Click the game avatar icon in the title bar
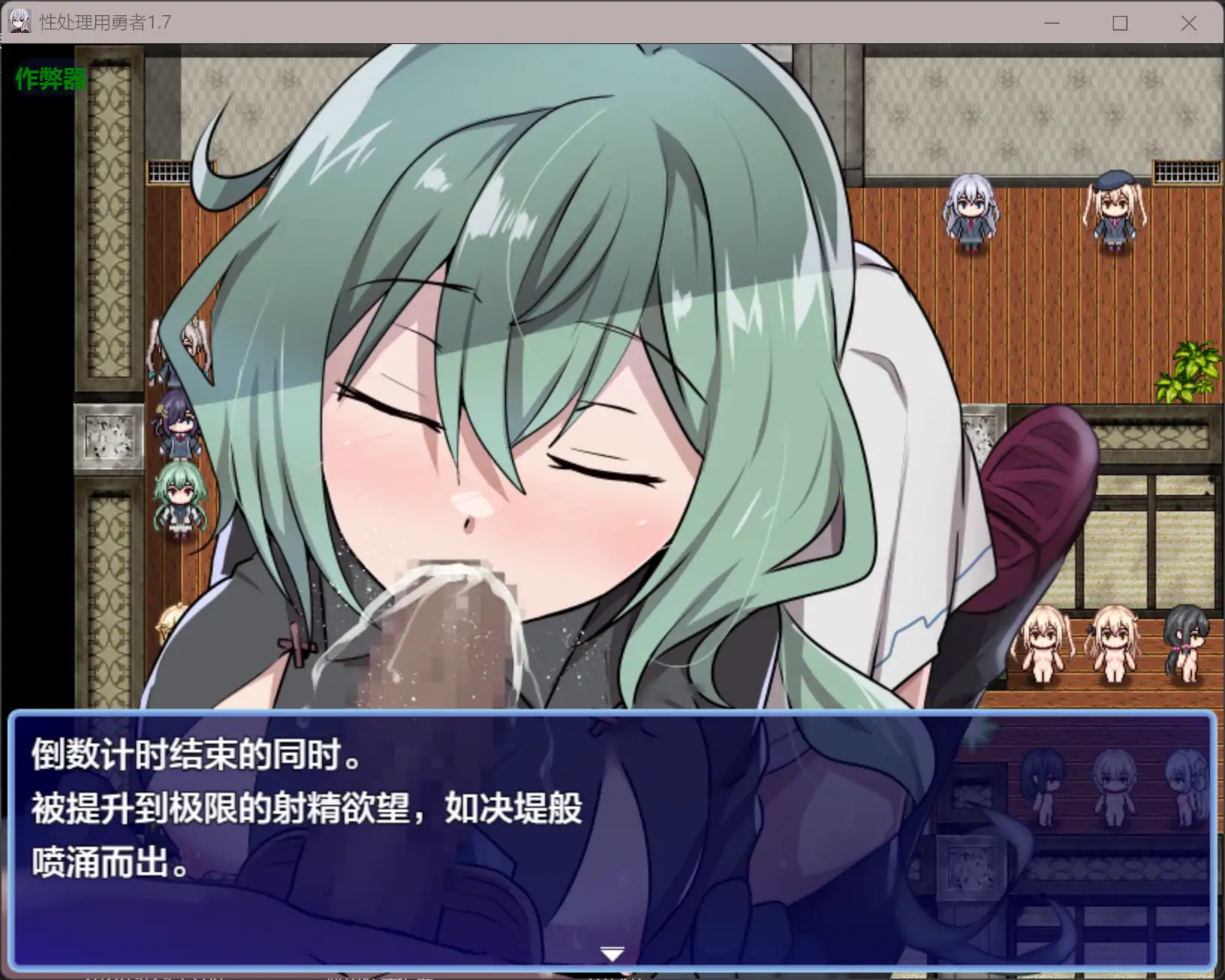 point(19,22)
